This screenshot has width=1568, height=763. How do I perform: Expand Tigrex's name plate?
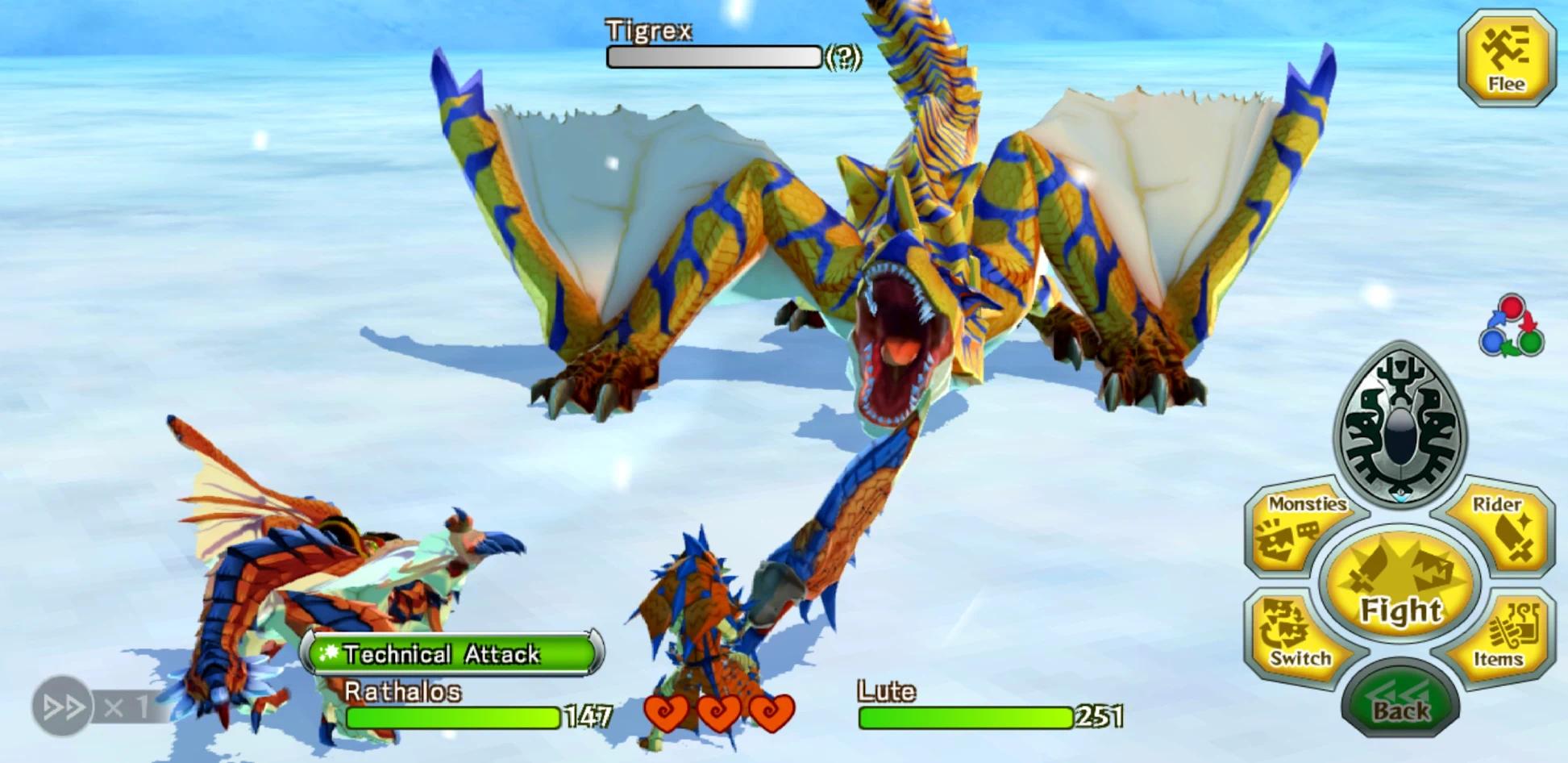pyautogui.click(x=650, y=31)
